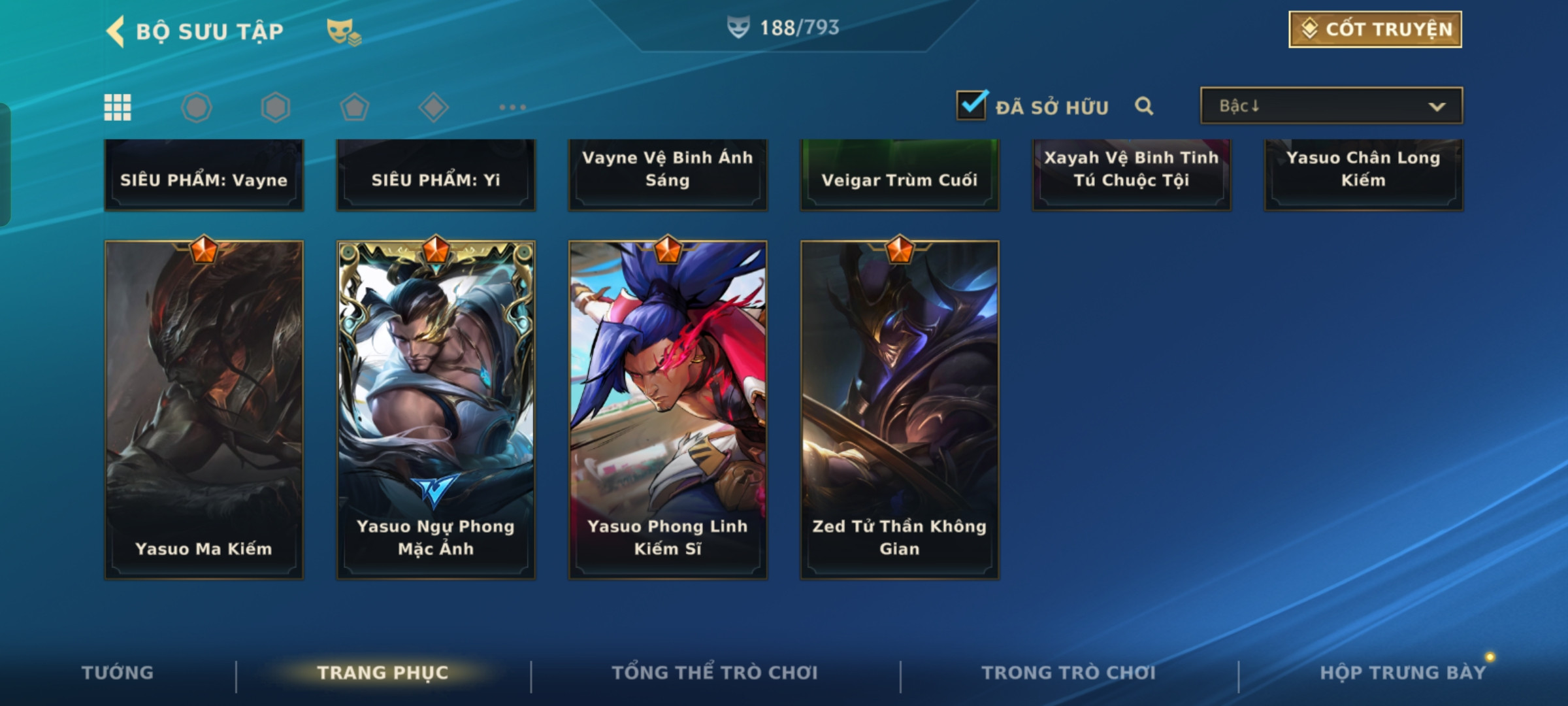Screen dimensions: 1568x706
Task: Open the skin search magnifier
Action: (x=1143, y=106)
